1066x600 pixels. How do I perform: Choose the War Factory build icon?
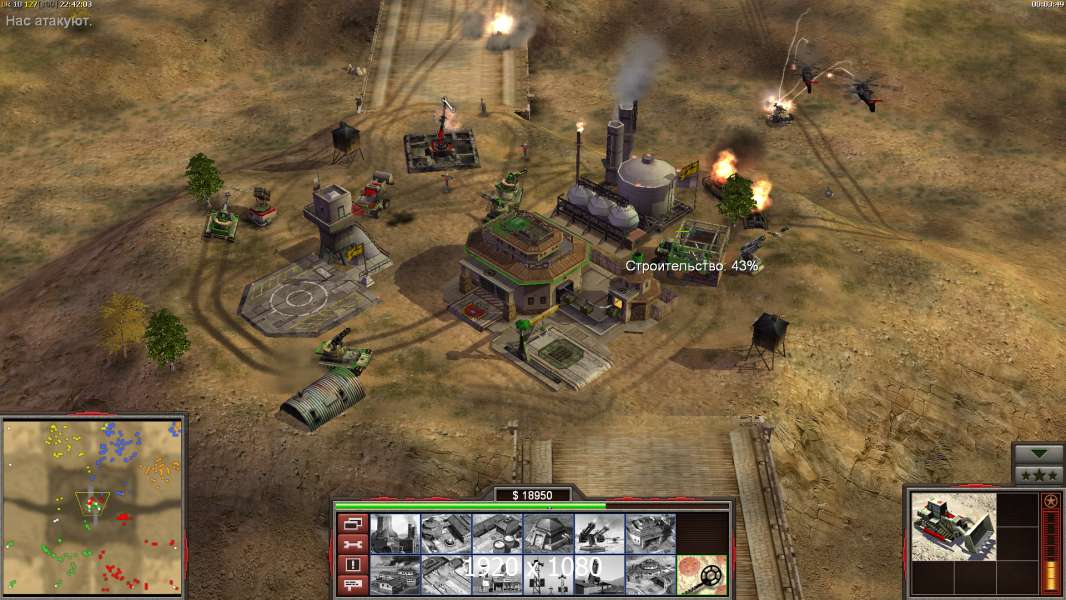point(650,533)
